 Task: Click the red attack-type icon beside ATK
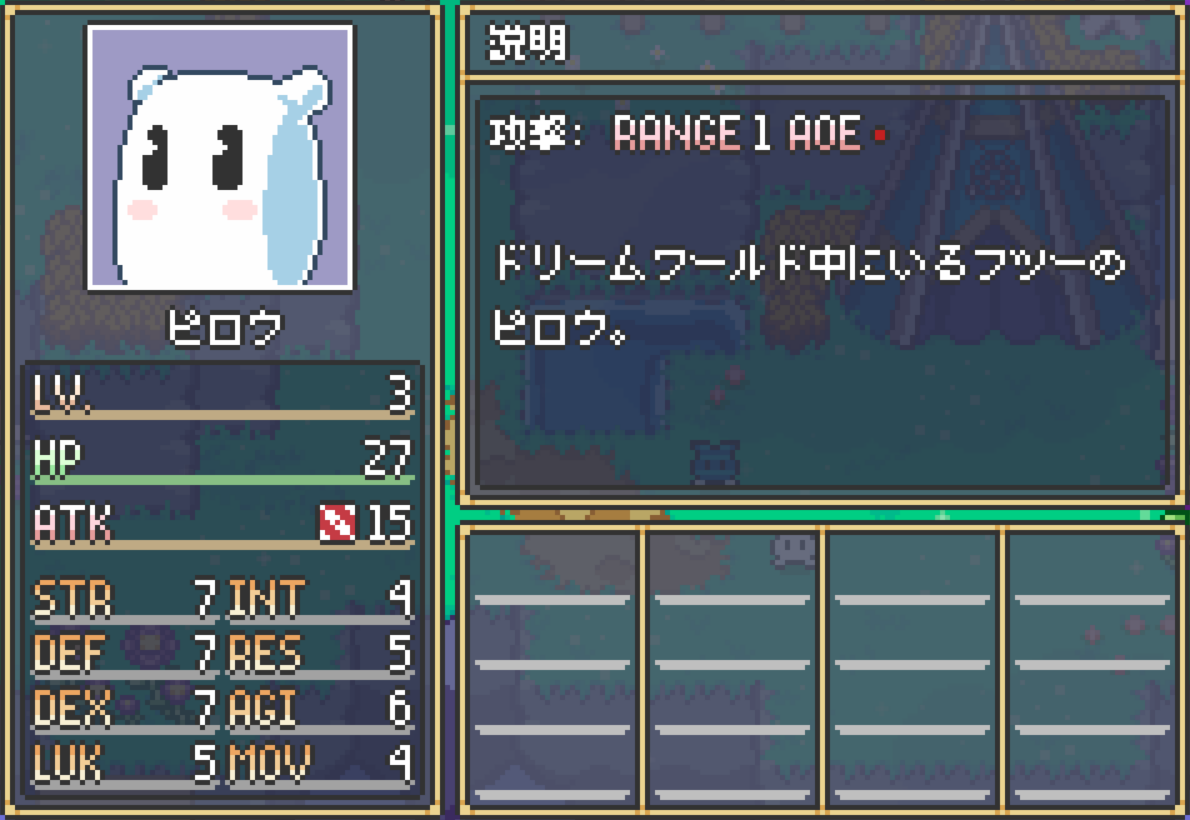pos(337,523)
